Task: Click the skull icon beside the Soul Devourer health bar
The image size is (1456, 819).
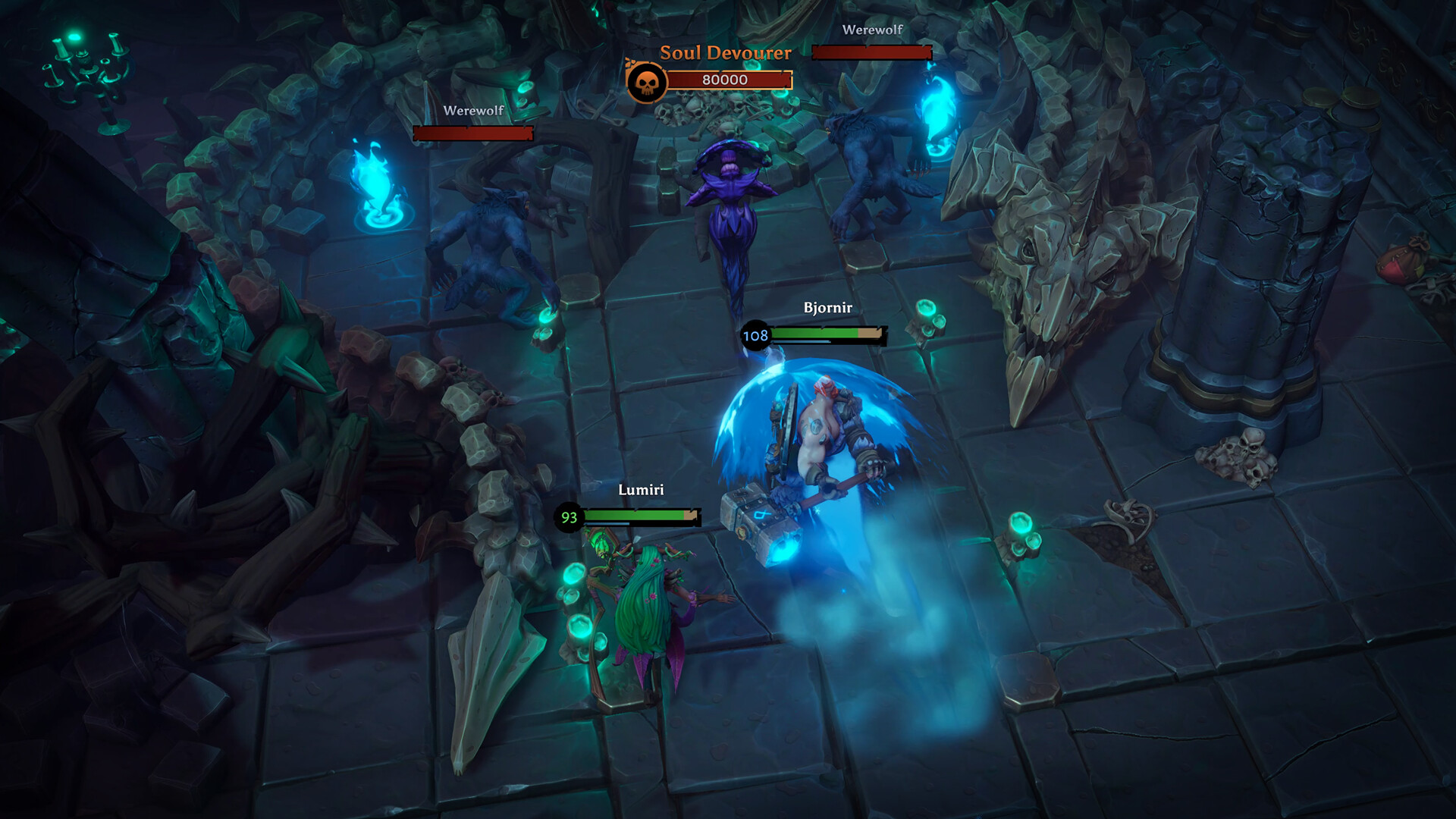Action: [646, 79]
